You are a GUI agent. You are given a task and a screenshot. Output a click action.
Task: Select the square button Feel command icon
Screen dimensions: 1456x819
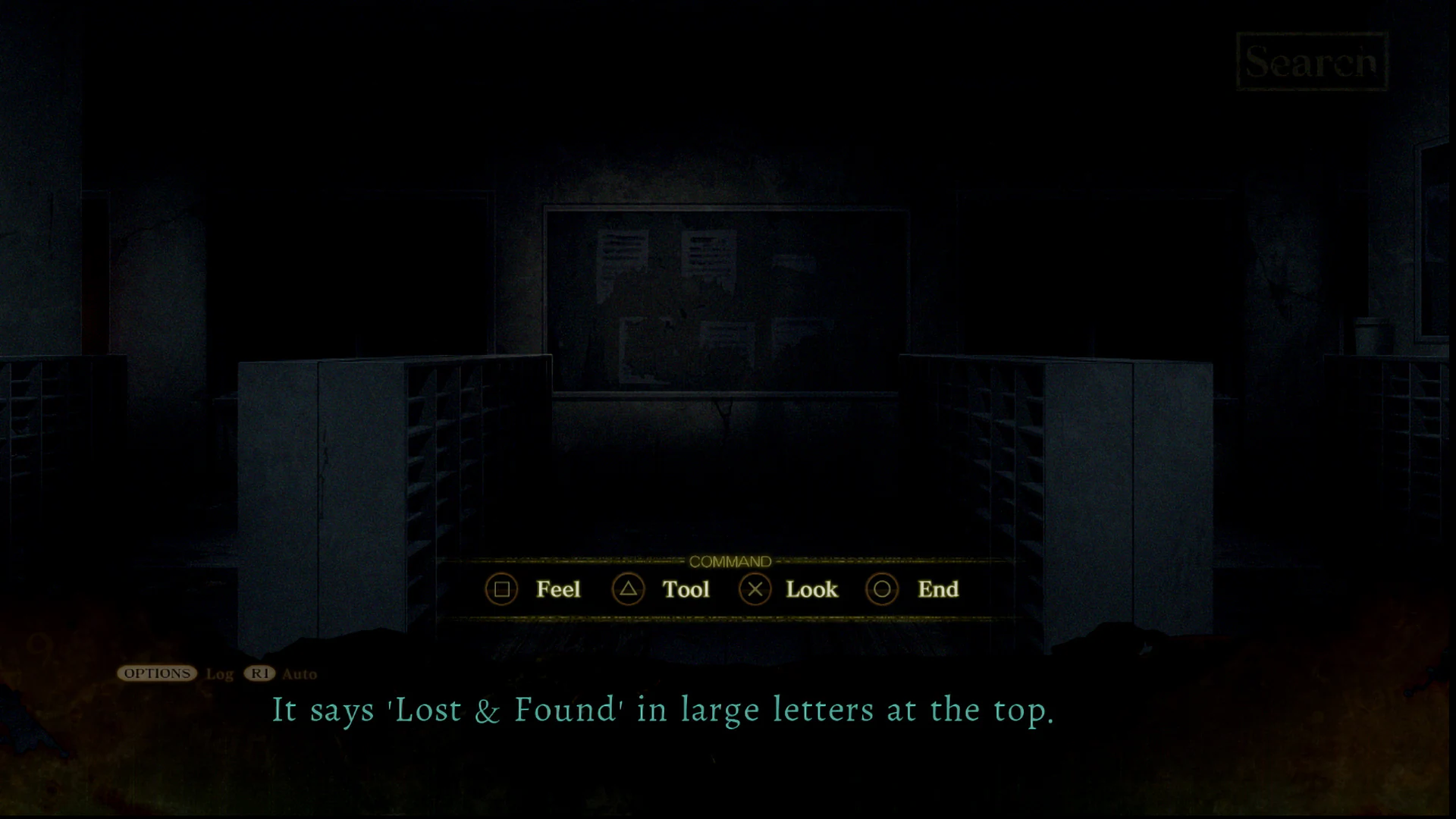click(502, 589)
